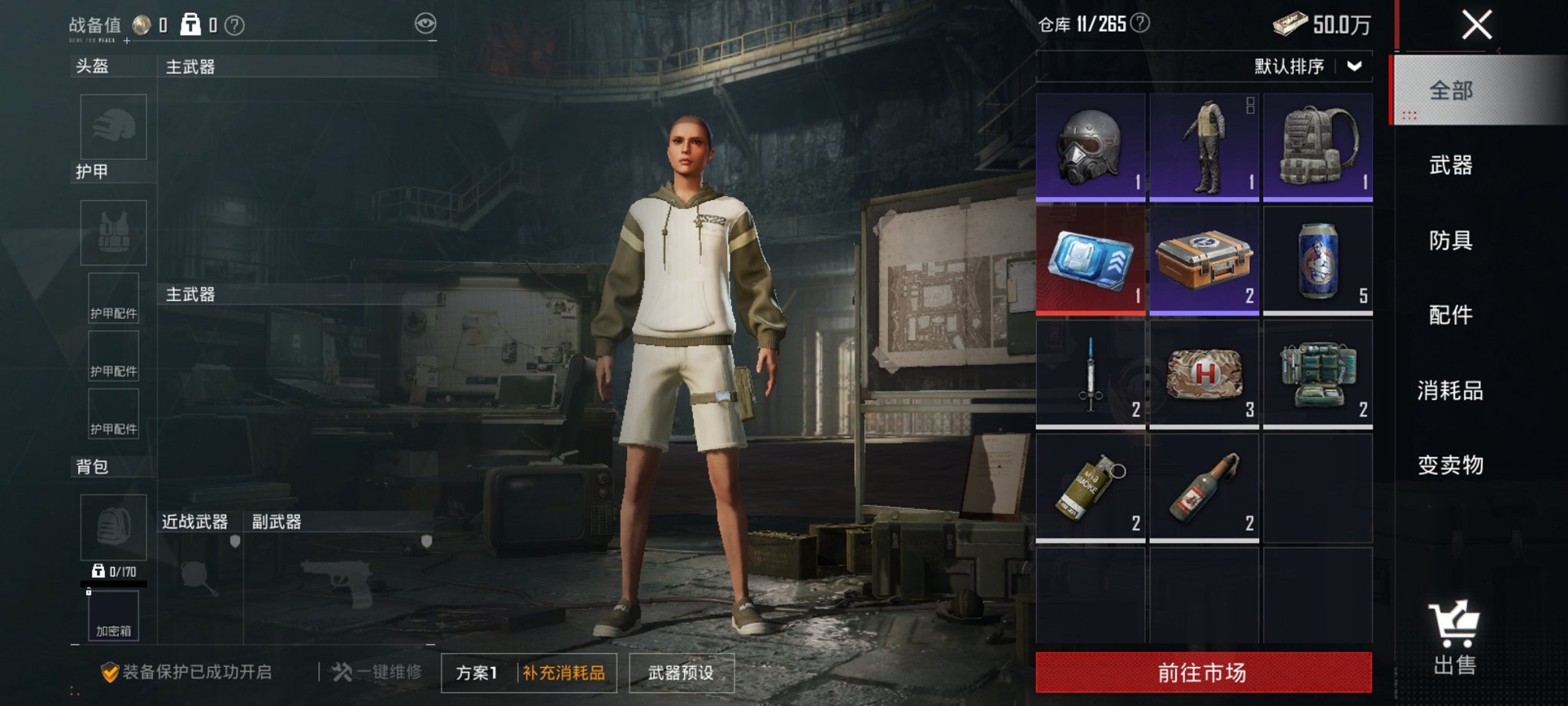Select the helmet slot under 头盔
The width and height of the screenshot is (1568, 706).
[x=112, y=128]
